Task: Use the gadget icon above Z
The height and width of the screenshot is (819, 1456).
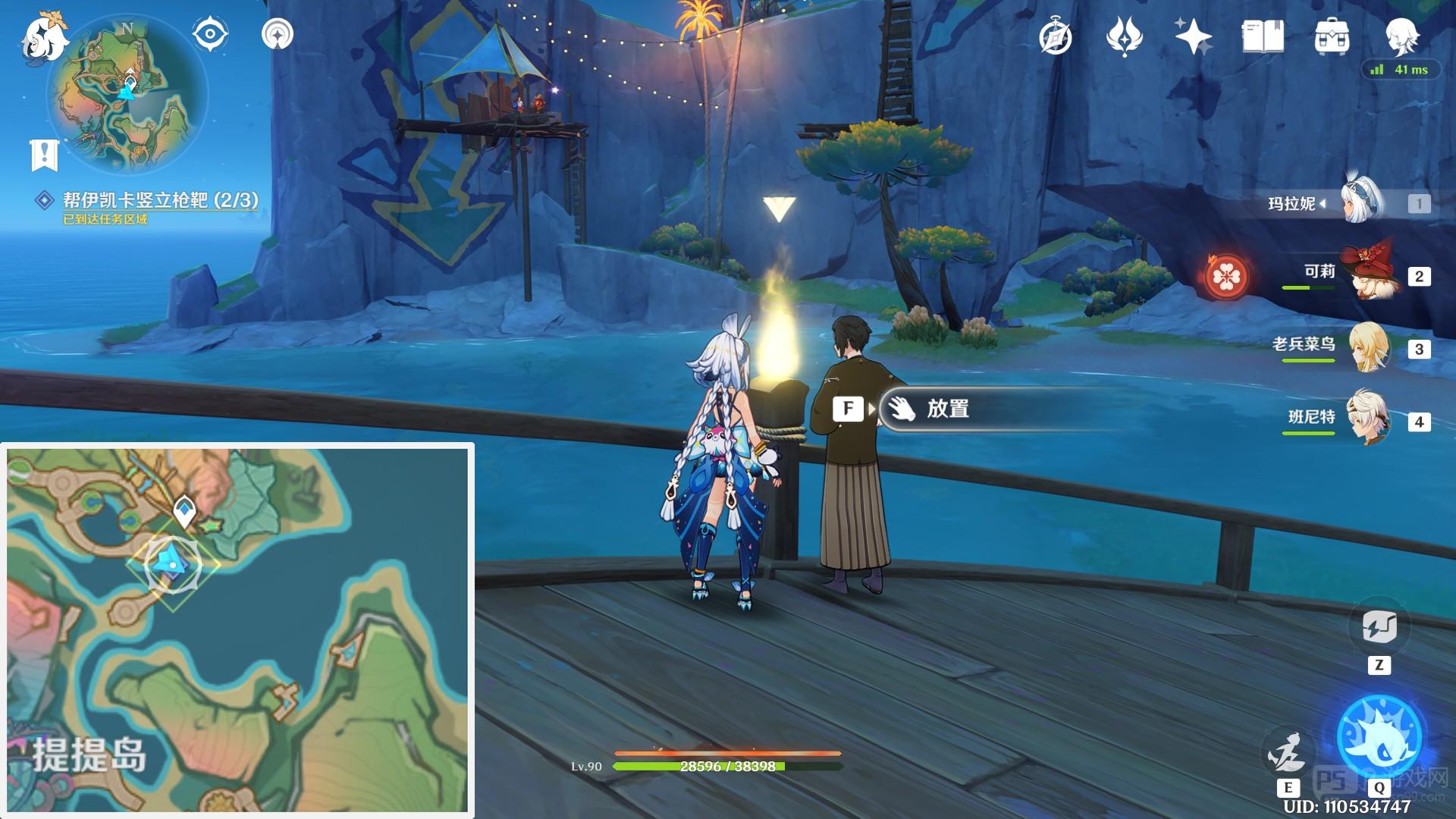Action: pyautogui.click(x=1379, y=627)
